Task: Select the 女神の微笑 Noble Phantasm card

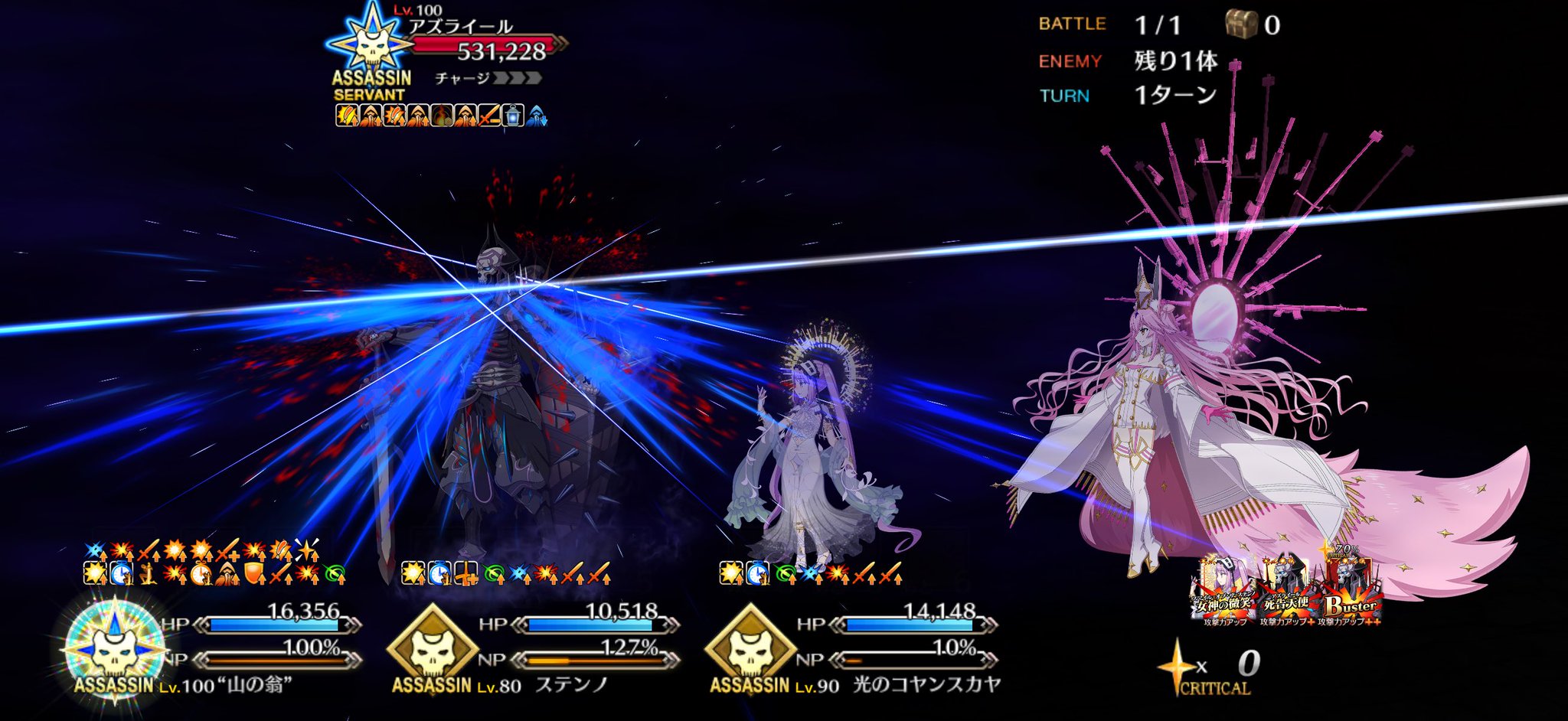Action: (x=1222, y=592)
